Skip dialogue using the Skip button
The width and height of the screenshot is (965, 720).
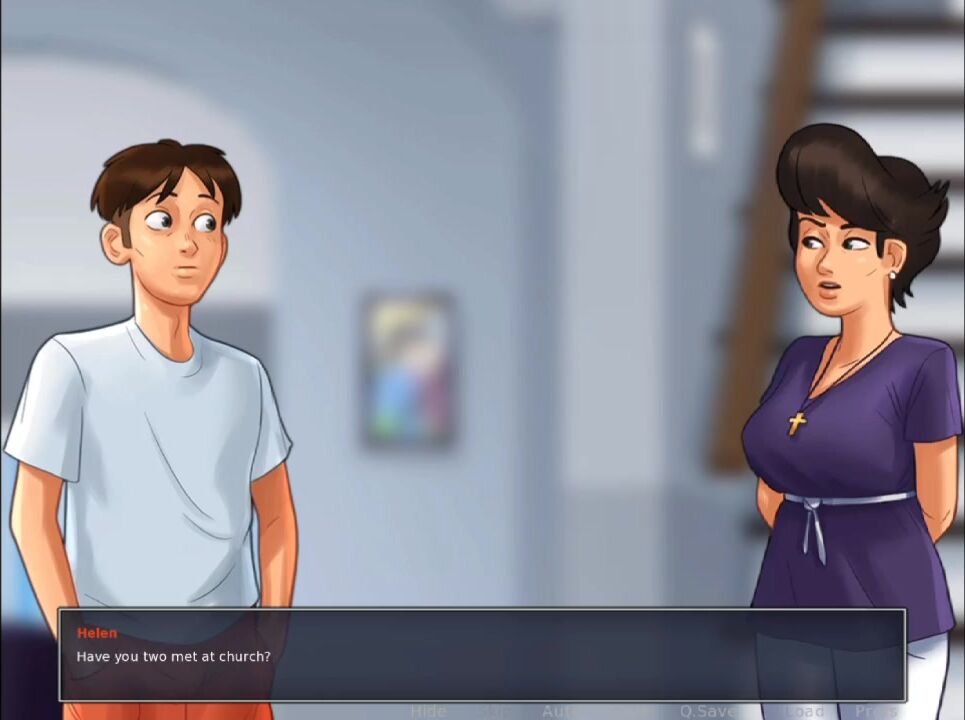tap(492, 711)
